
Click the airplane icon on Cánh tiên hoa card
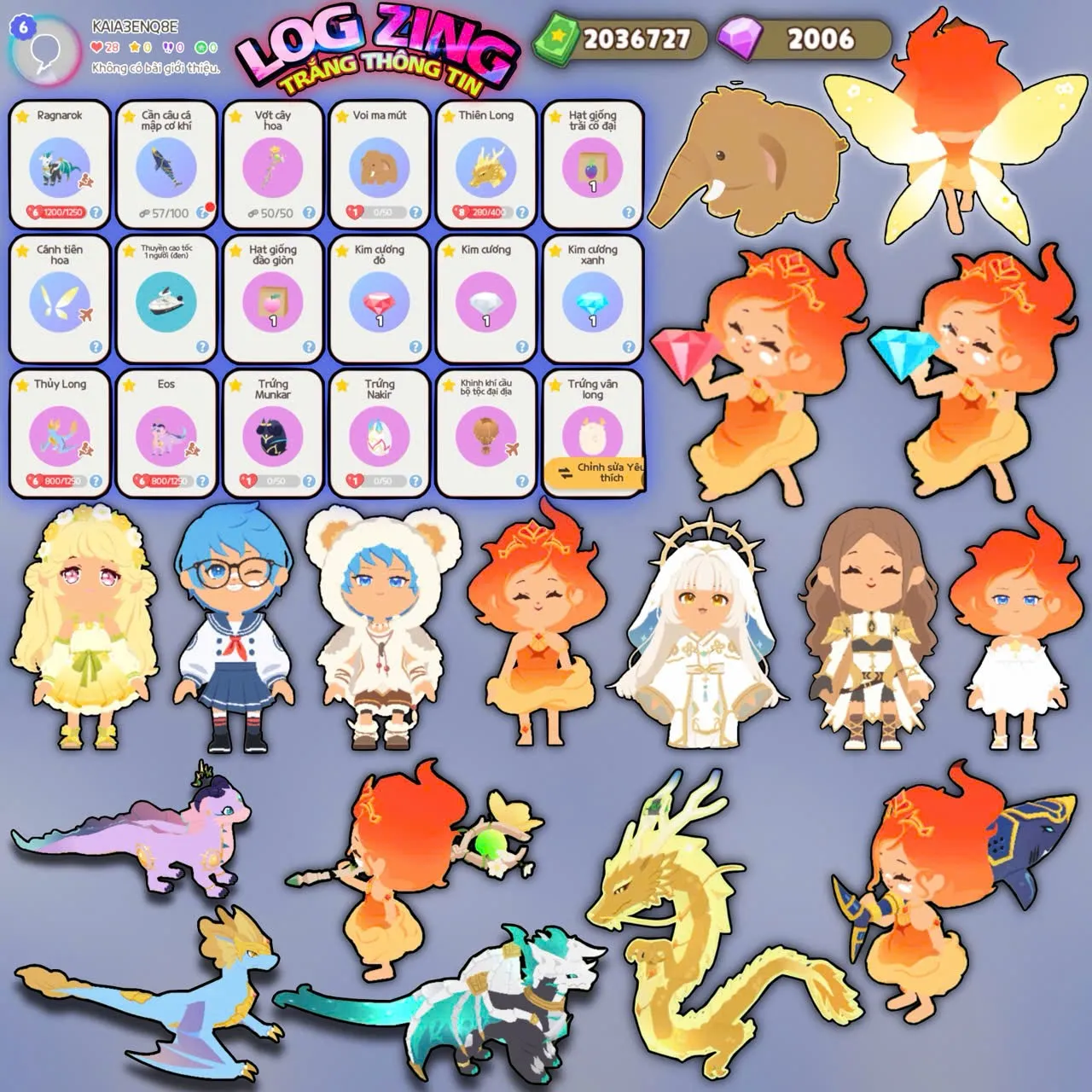pos(85,314)
